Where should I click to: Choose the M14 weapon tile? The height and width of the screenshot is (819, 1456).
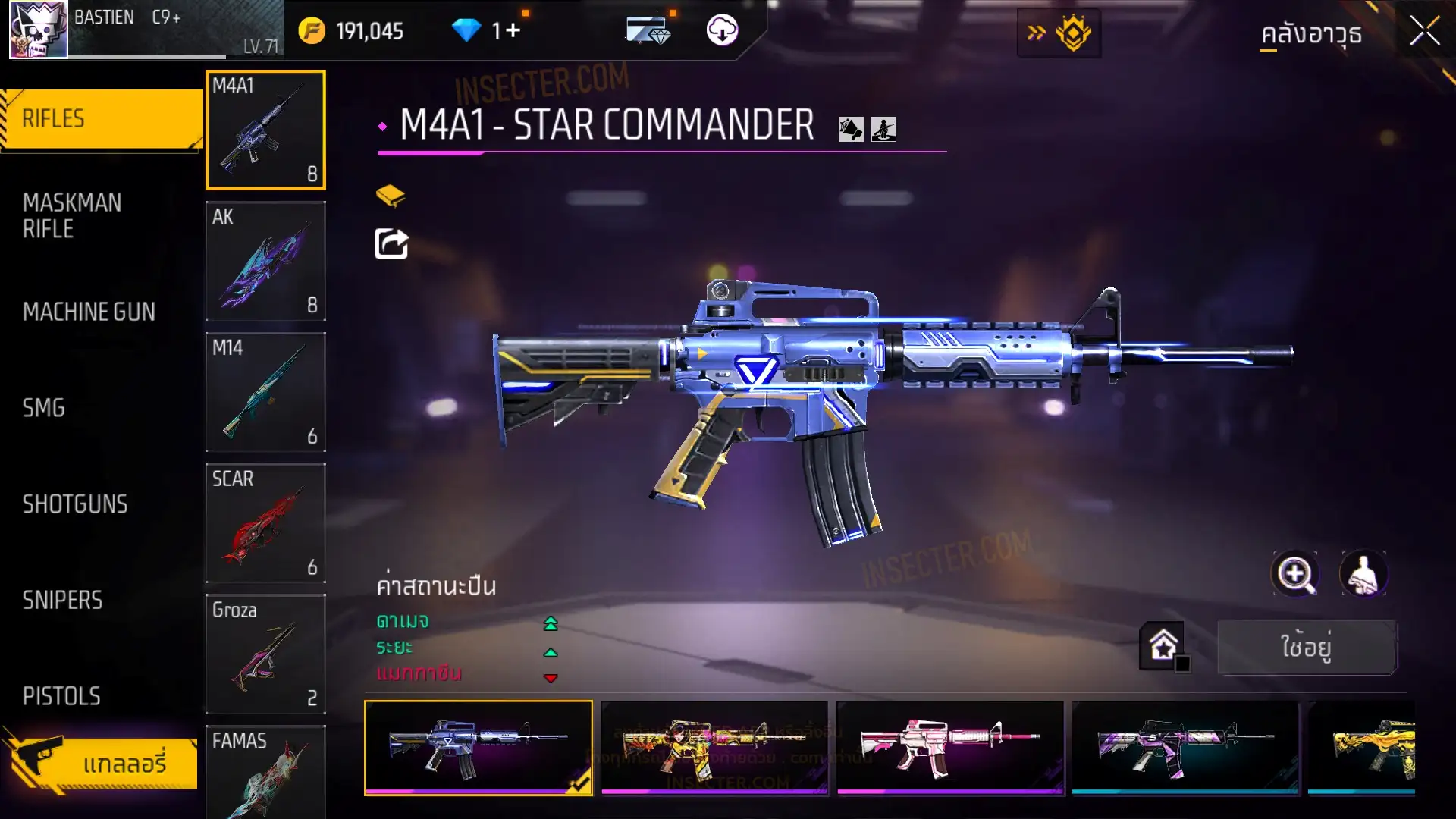[x=265, y=392]
